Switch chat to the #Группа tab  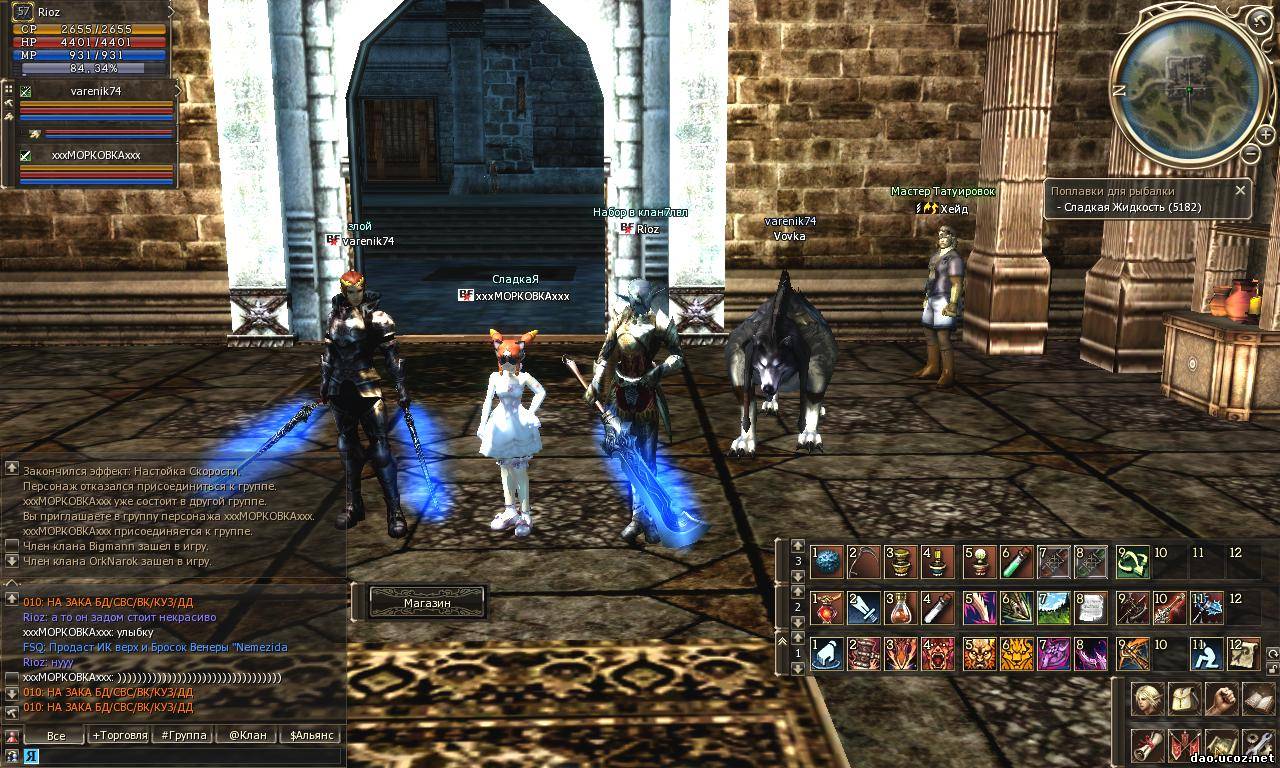tap(184, 735)
